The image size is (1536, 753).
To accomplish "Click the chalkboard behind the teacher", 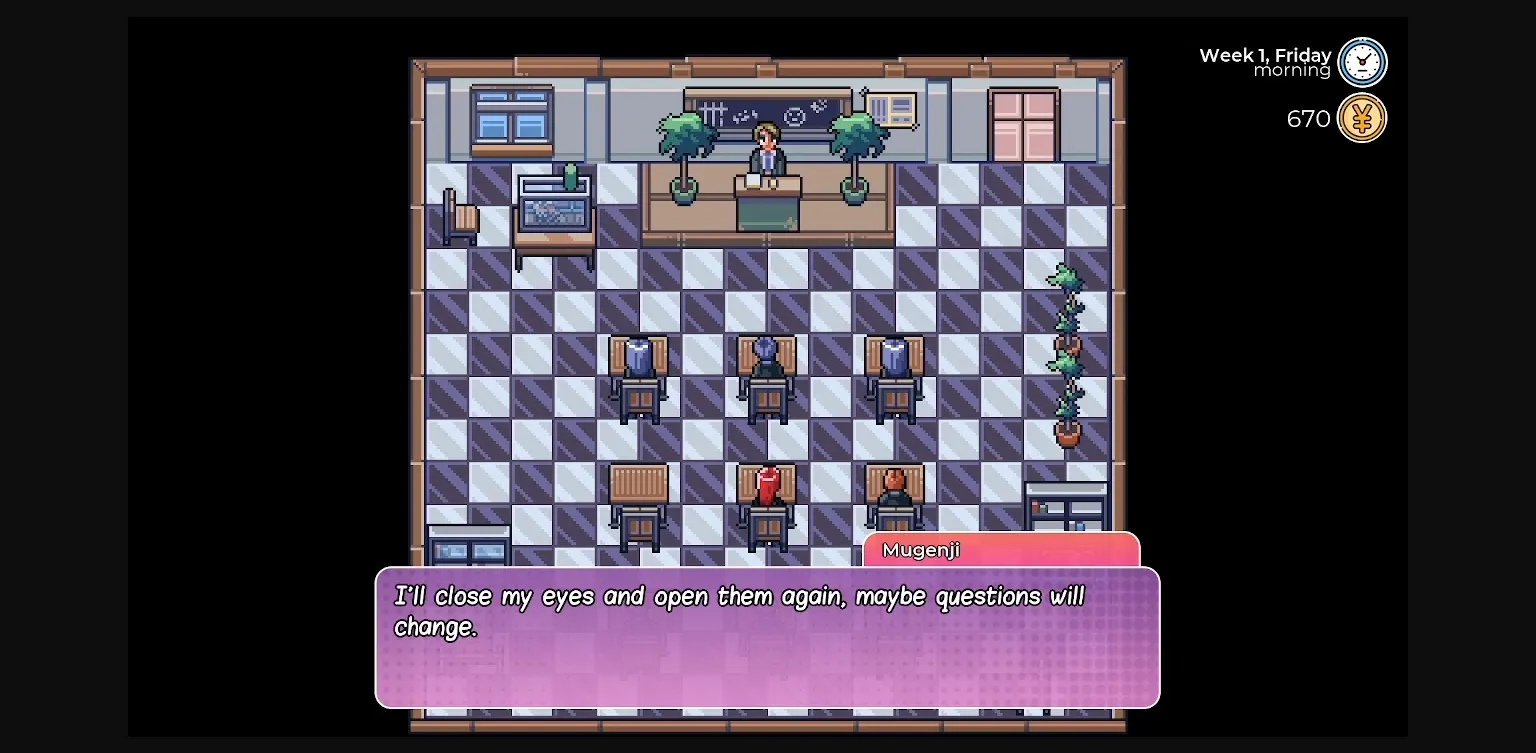I will tap(766, 112).
